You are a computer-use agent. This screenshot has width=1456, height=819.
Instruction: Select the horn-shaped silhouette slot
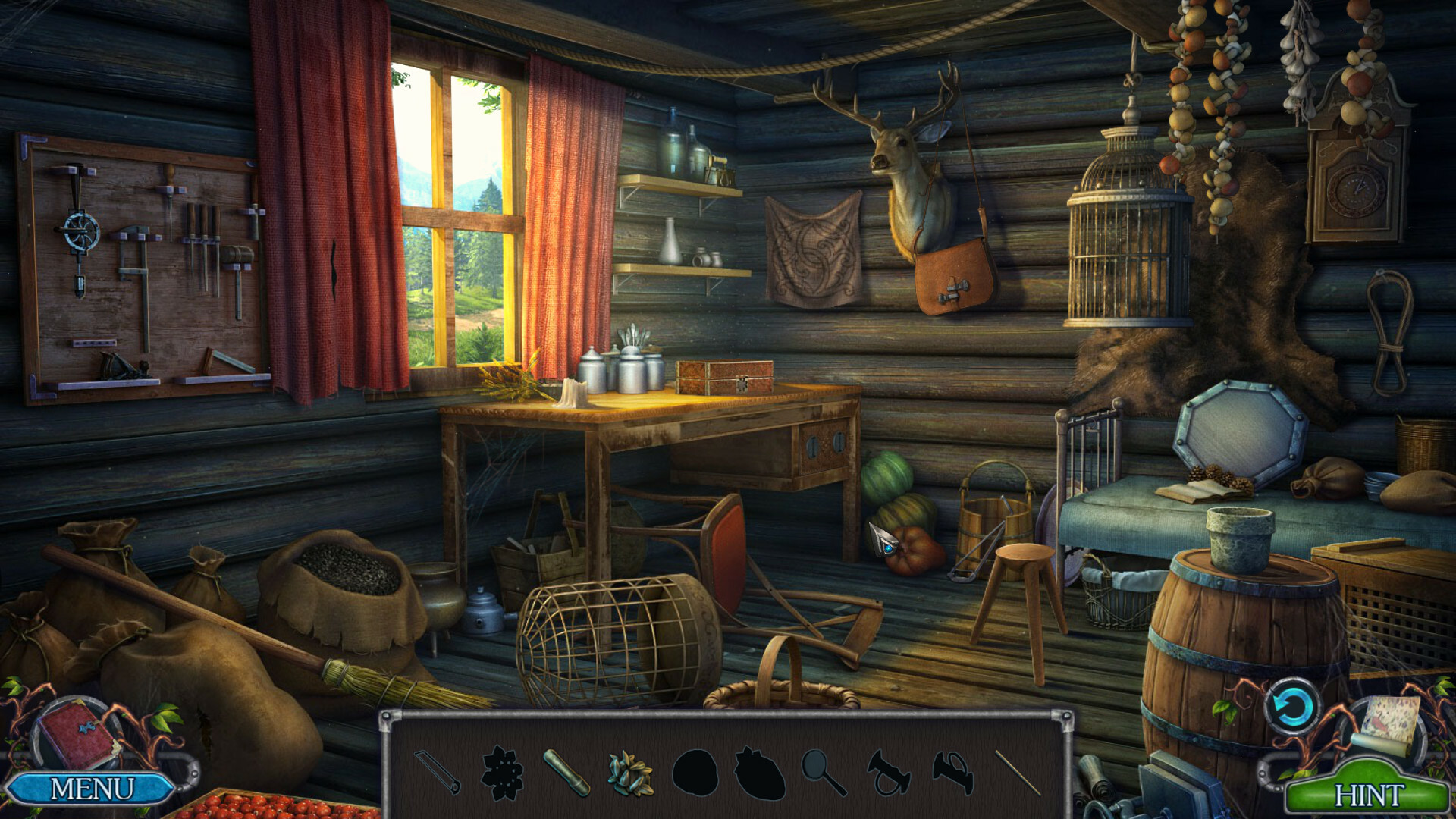click(888, 772)
